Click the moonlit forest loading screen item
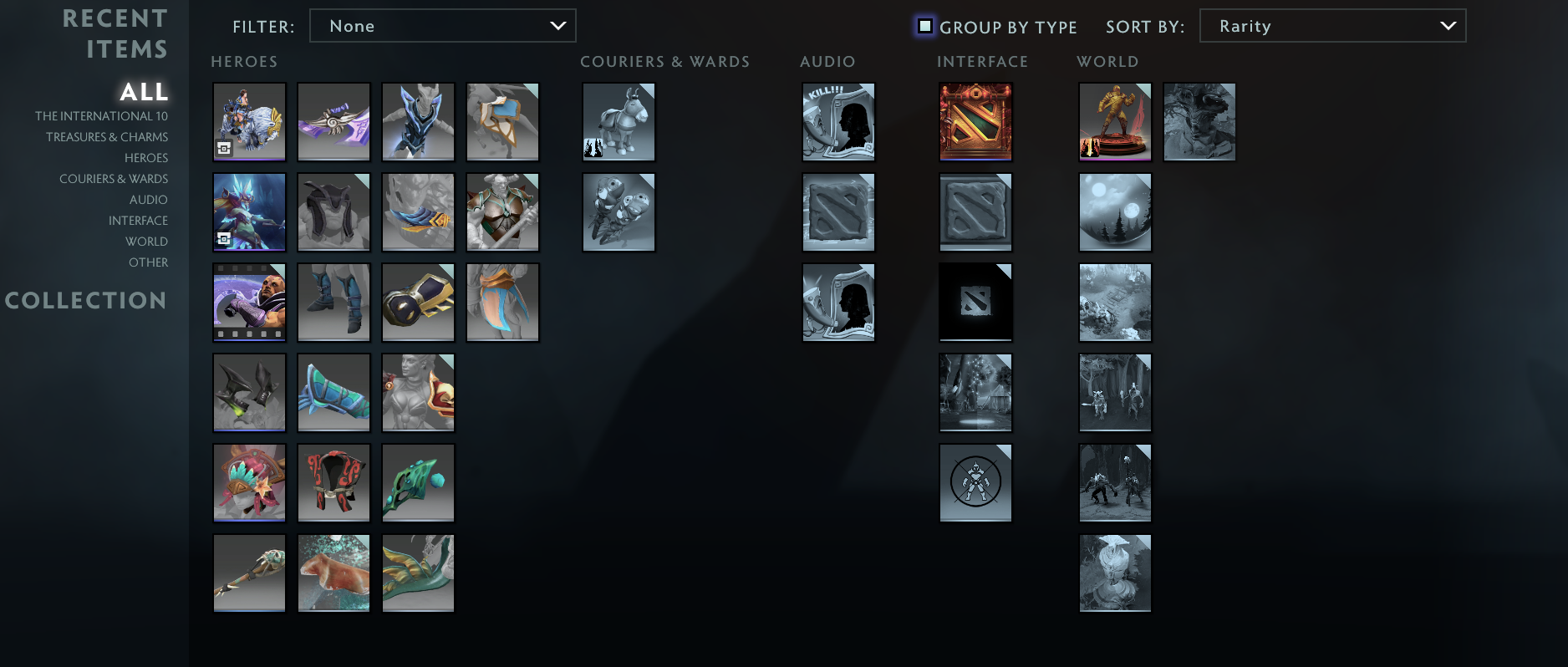This screenshot has height=667, width=1568. pos(1115,212)
